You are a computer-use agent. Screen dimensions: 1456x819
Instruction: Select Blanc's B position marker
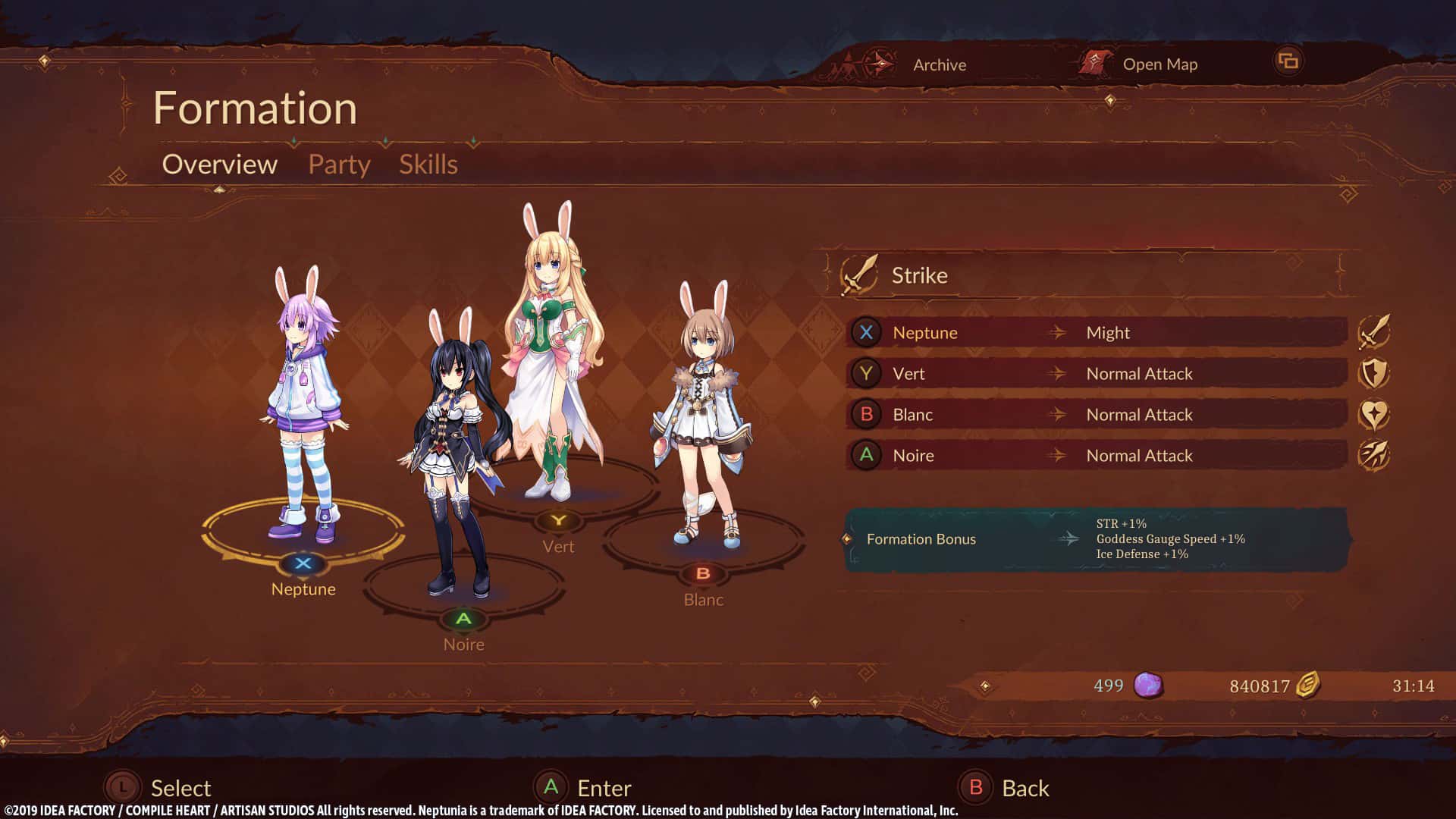(x=704, y=573)
